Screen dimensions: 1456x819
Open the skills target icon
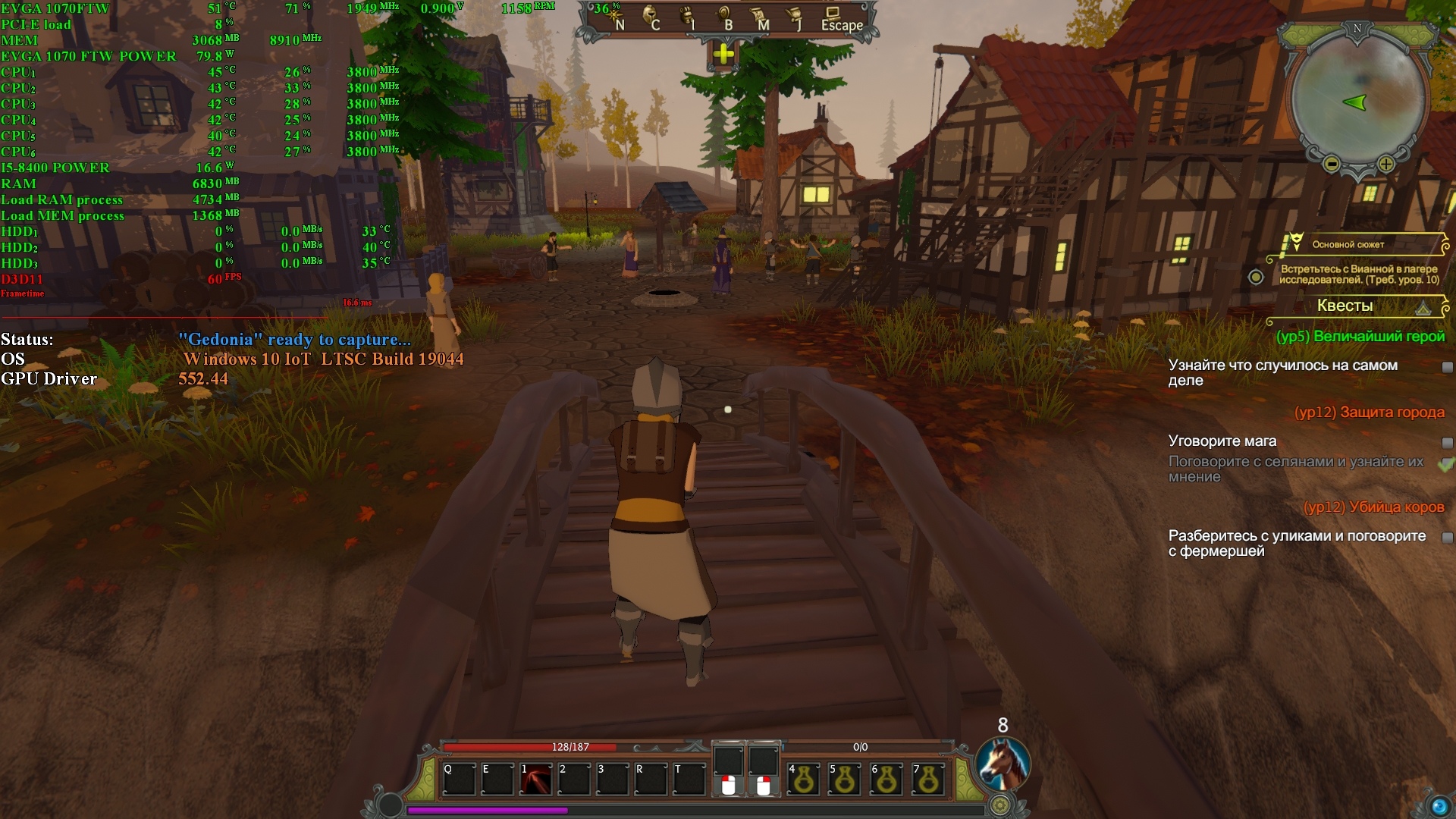point(724,17)
